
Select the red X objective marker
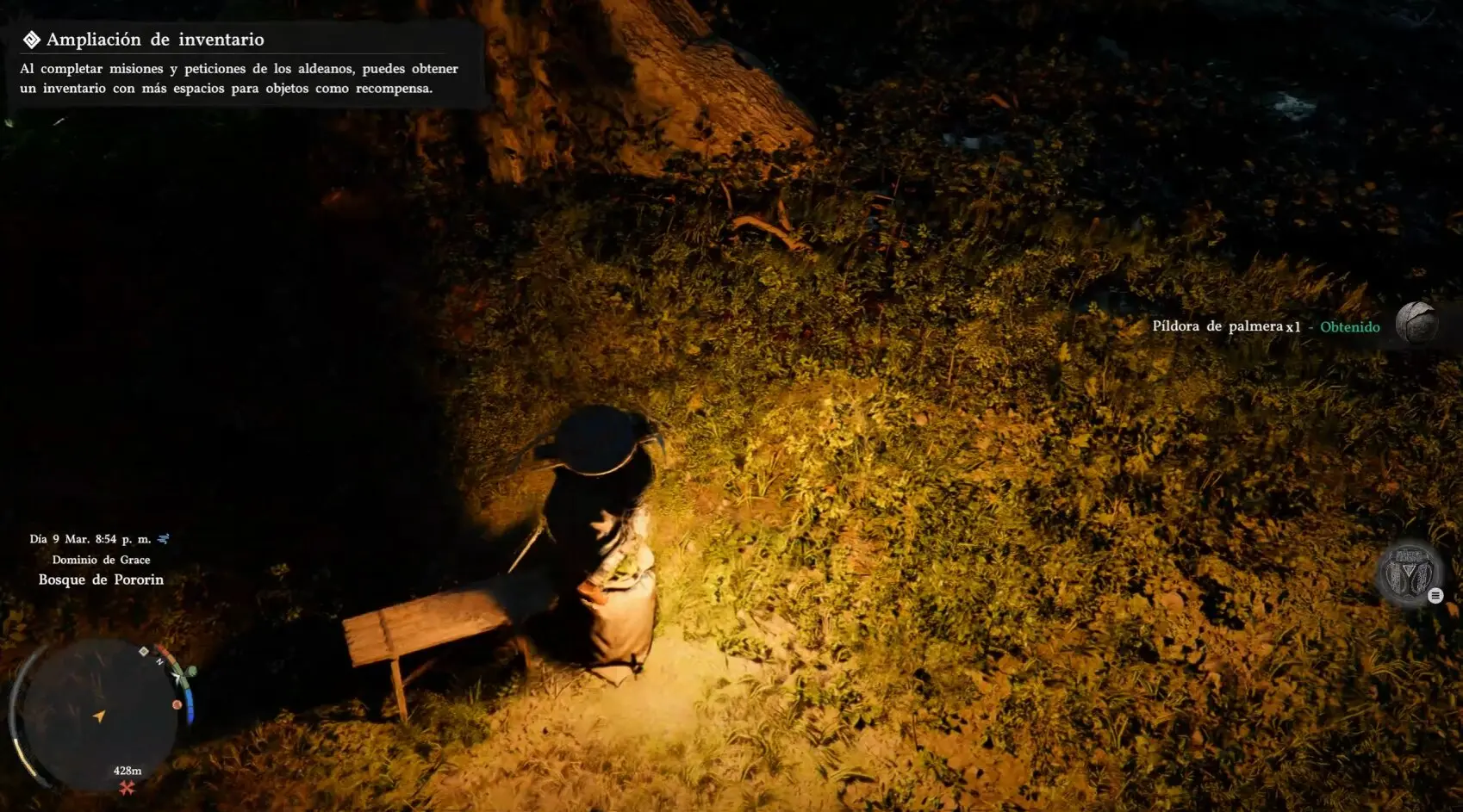click(x=128, y=787)
